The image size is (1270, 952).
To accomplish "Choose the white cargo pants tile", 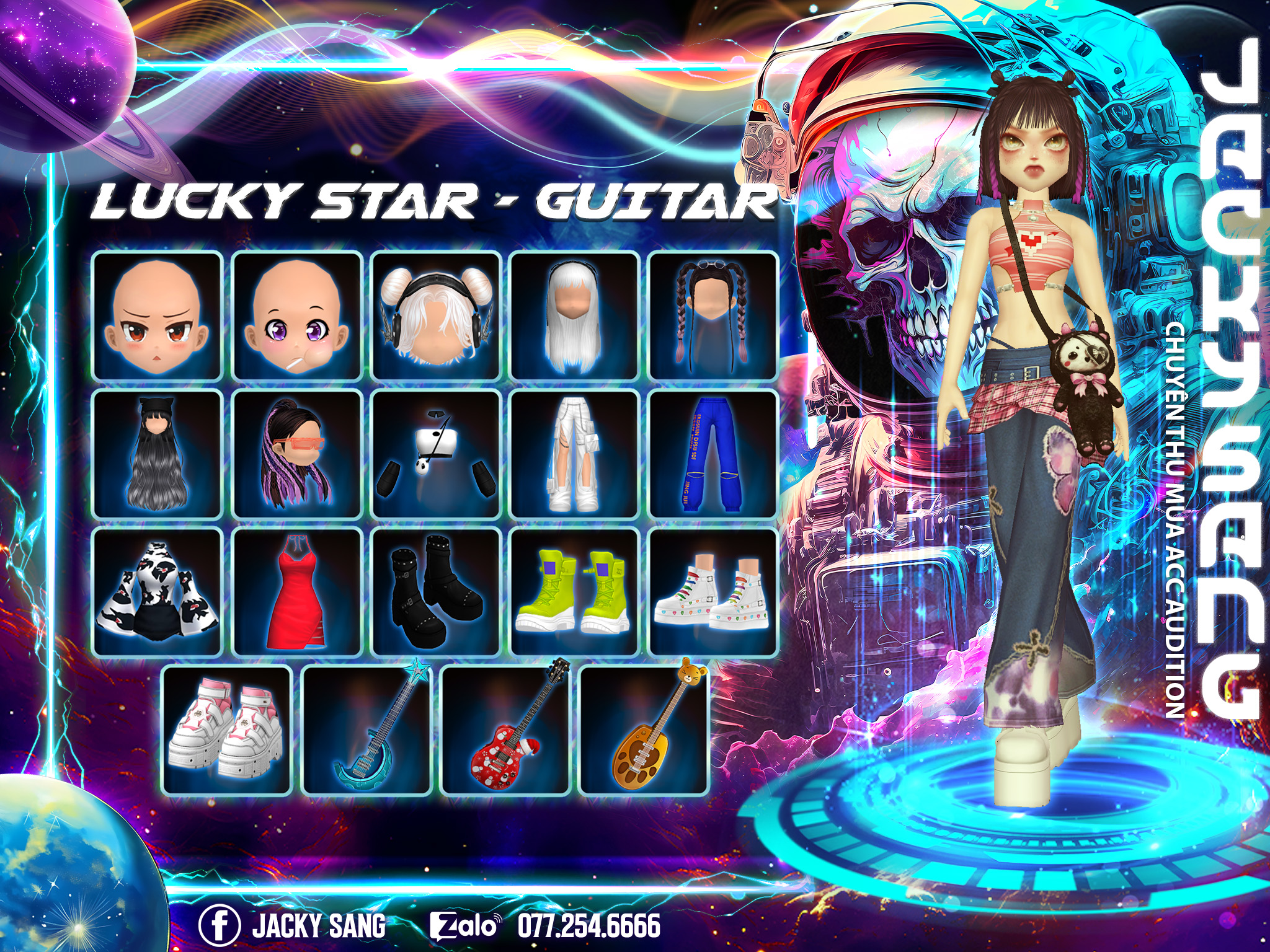I will pyautogui.click(x=574, y=454).
